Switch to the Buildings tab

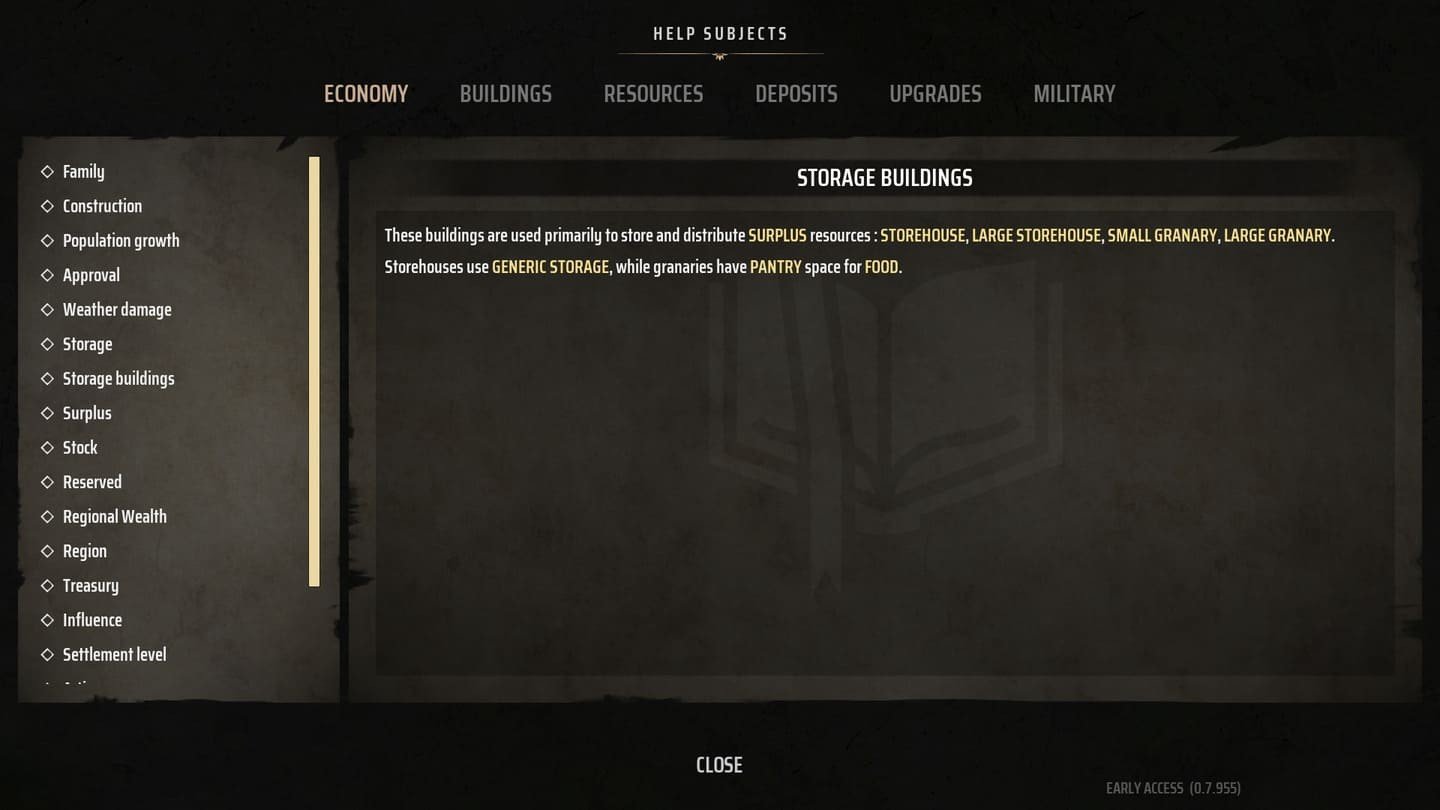click(505, 94)
